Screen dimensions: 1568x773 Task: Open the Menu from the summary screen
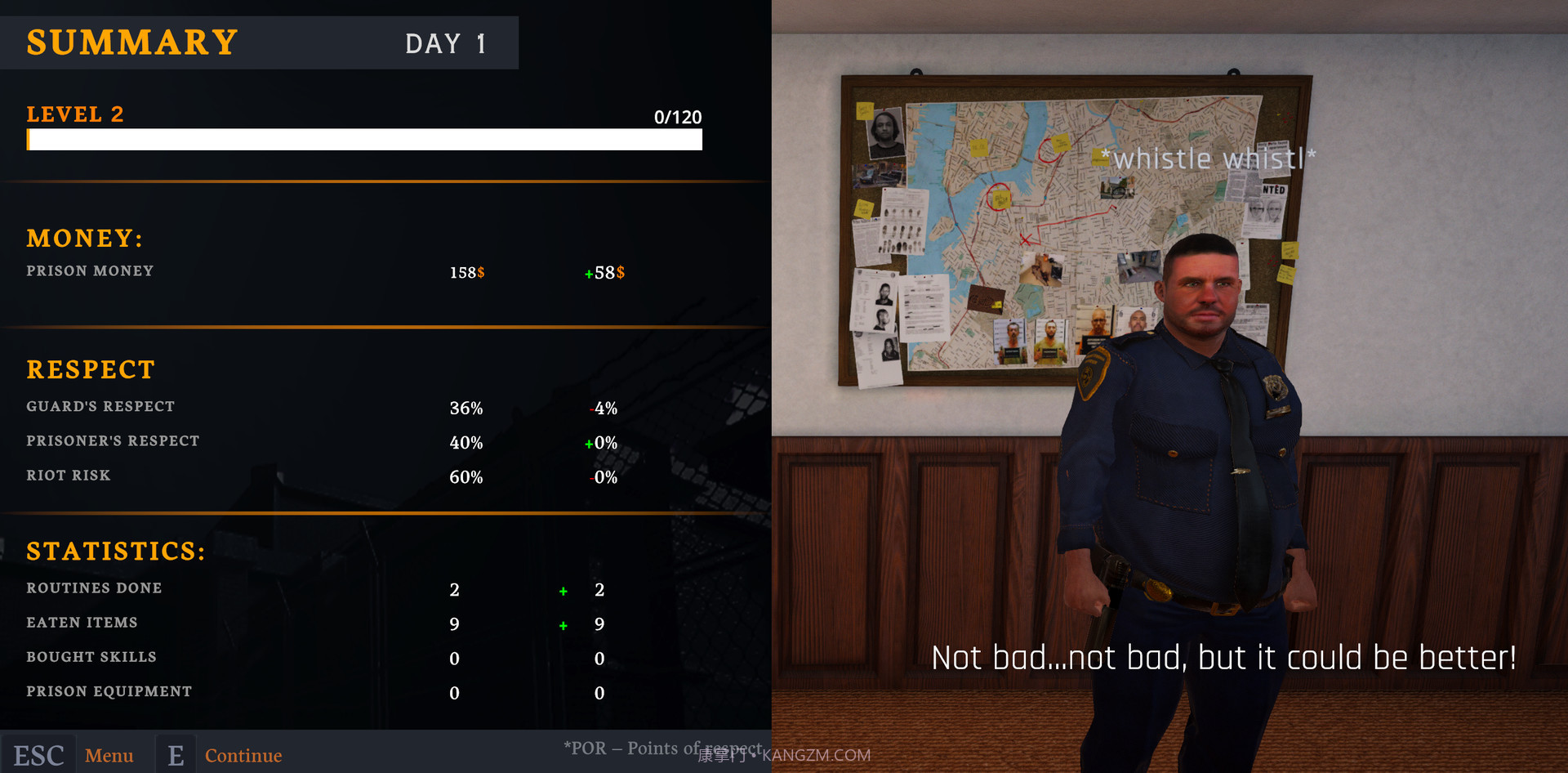tap(109, 755)
